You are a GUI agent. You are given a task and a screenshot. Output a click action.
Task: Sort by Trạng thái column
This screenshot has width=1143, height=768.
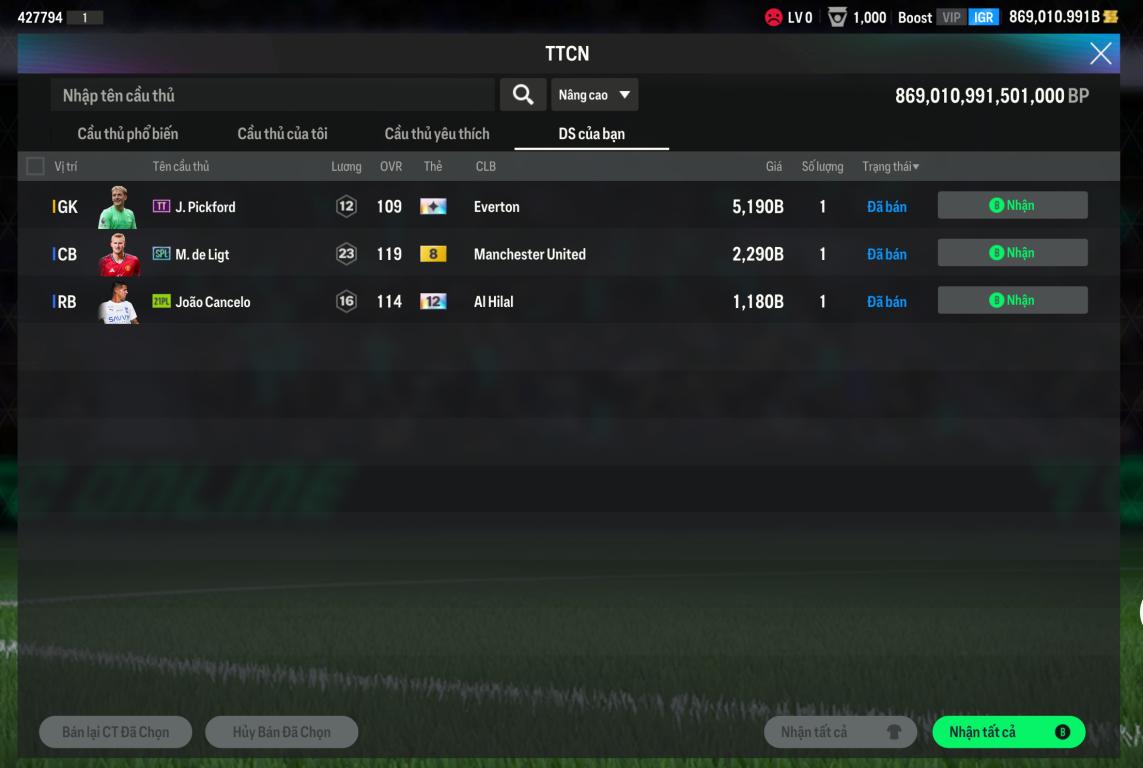pos(890,166)
